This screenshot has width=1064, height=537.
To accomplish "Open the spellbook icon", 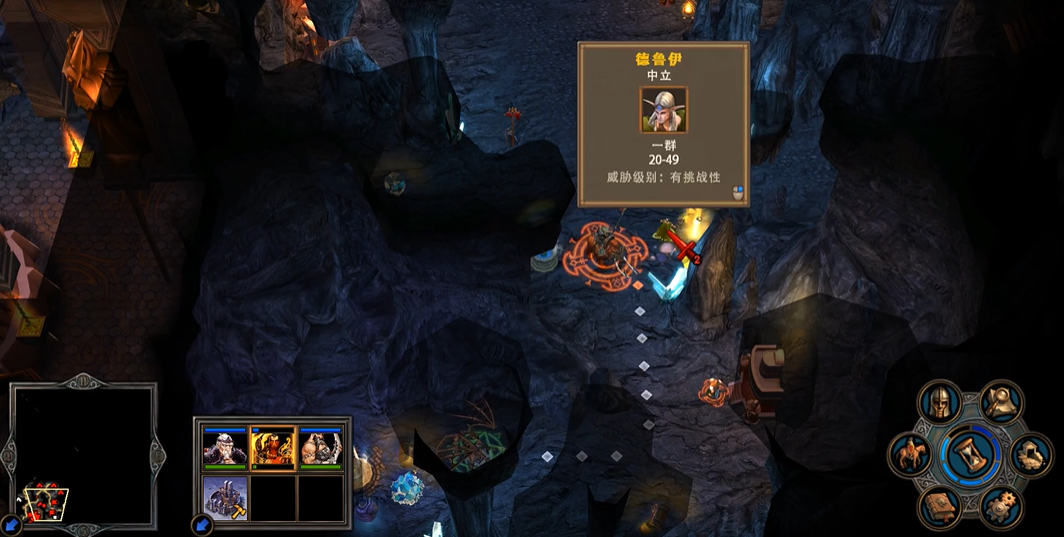I will coord(940,507).
